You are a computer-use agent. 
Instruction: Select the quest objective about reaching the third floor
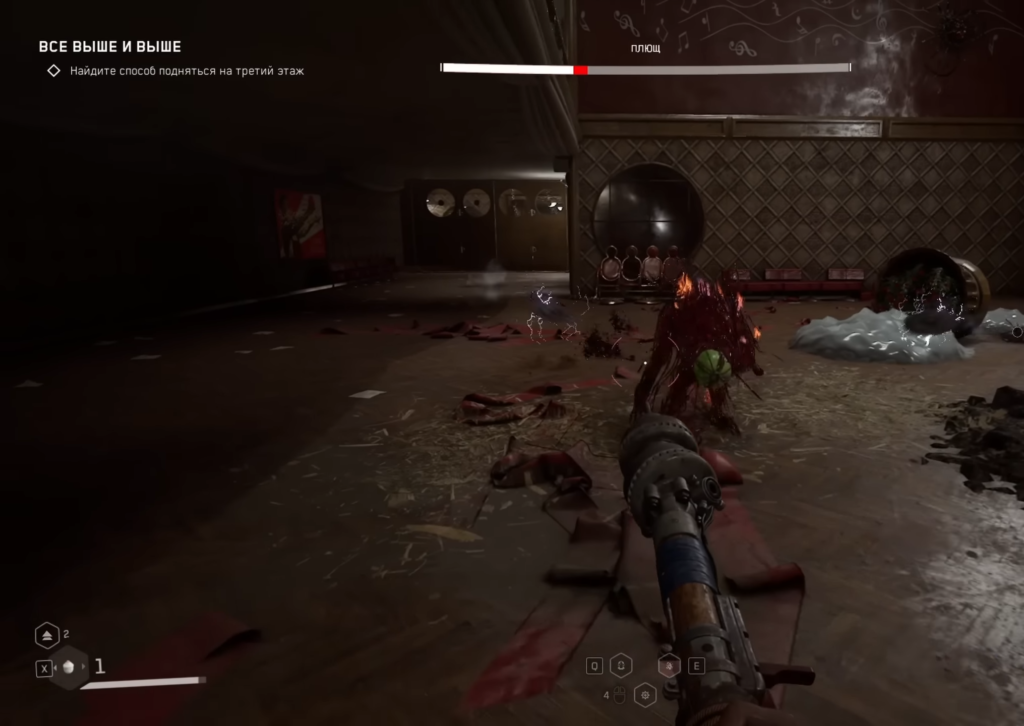(x=186, y=71)
